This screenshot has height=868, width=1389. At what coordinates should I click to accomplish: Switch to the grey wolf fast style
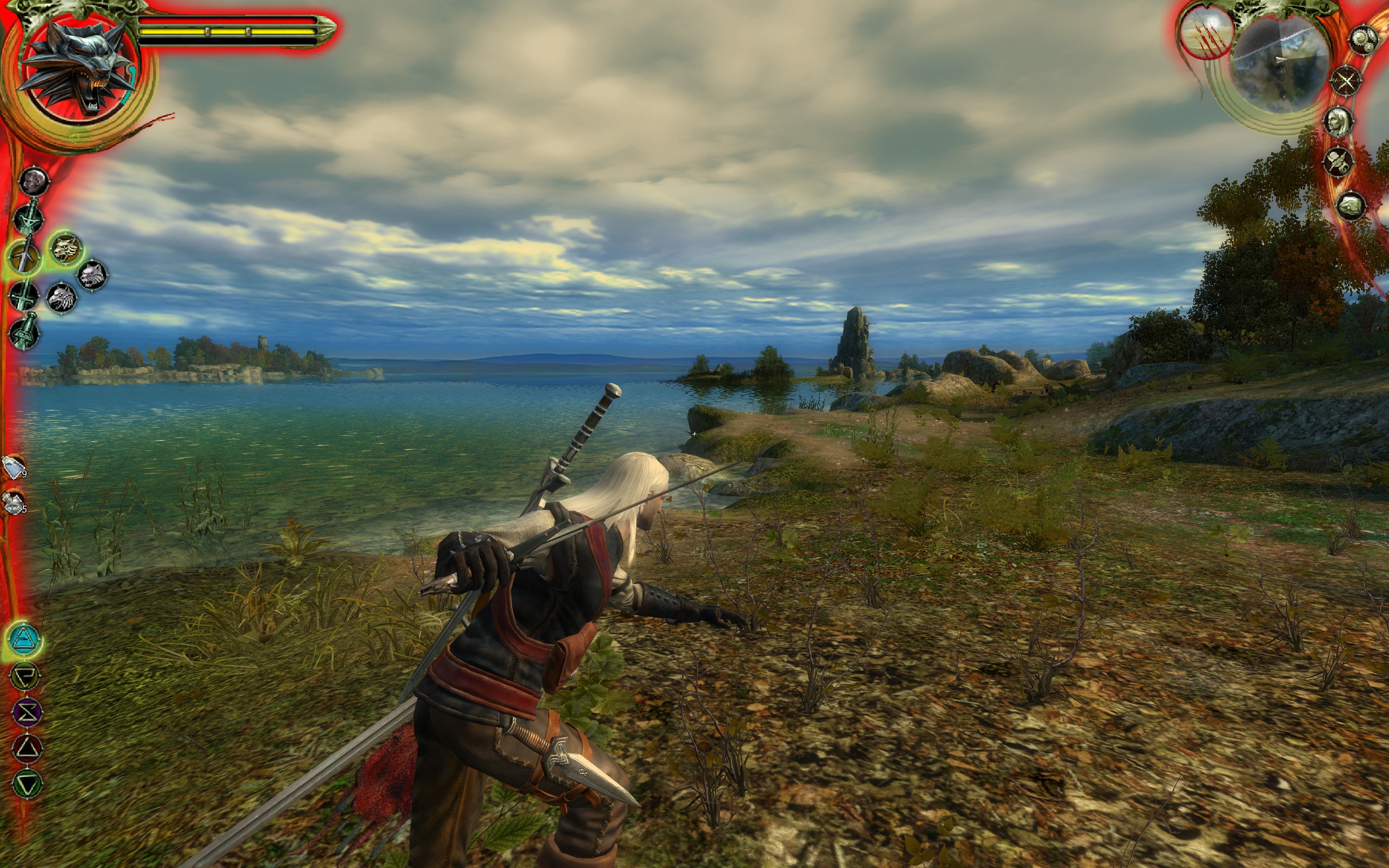[x=92, y=275]
